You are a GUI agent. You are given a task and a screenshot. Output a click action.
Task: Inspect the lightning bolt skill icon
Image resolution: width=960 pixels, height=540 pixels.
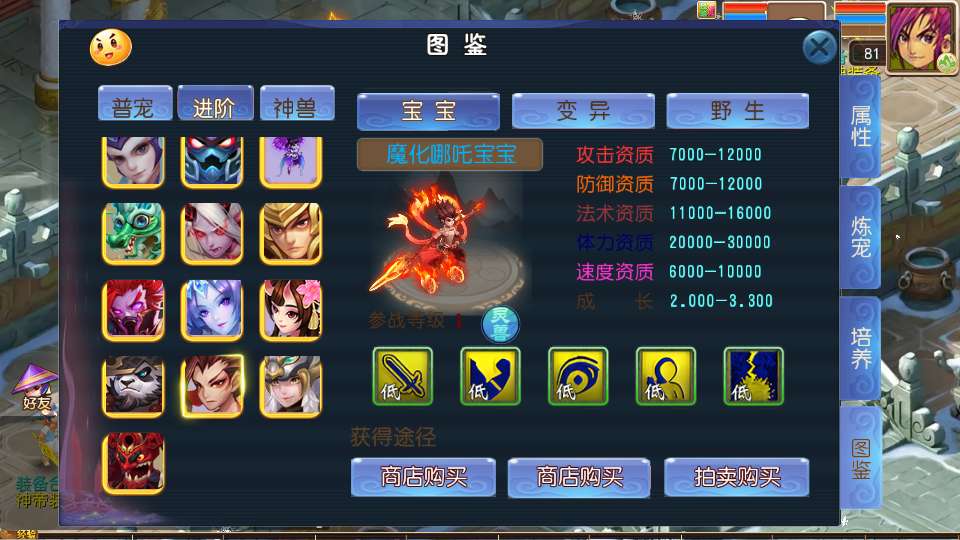click(753, 376)
